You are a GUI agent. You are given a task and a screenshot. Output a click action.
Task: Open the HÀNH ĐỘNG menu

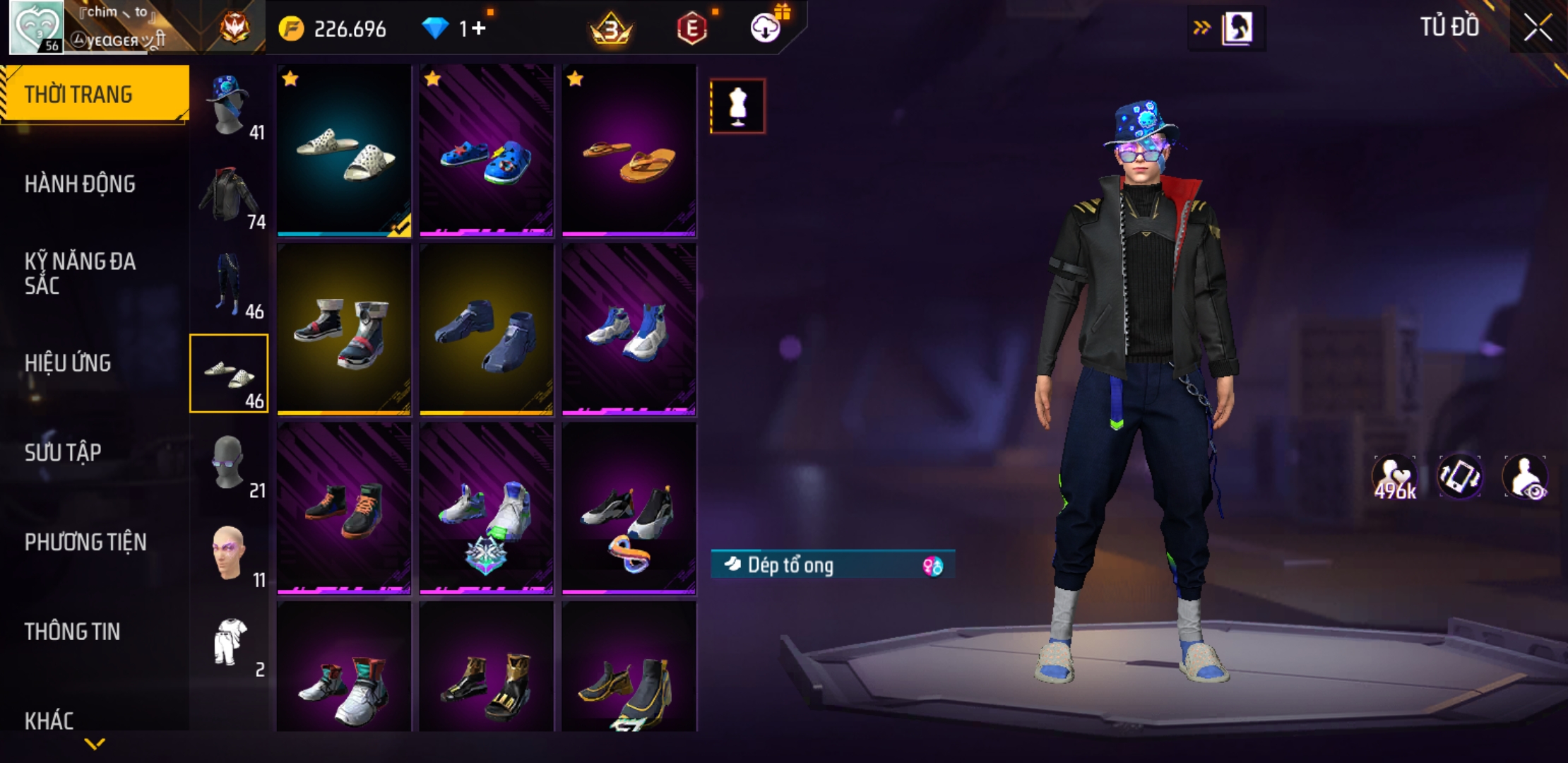pos(80,184)
